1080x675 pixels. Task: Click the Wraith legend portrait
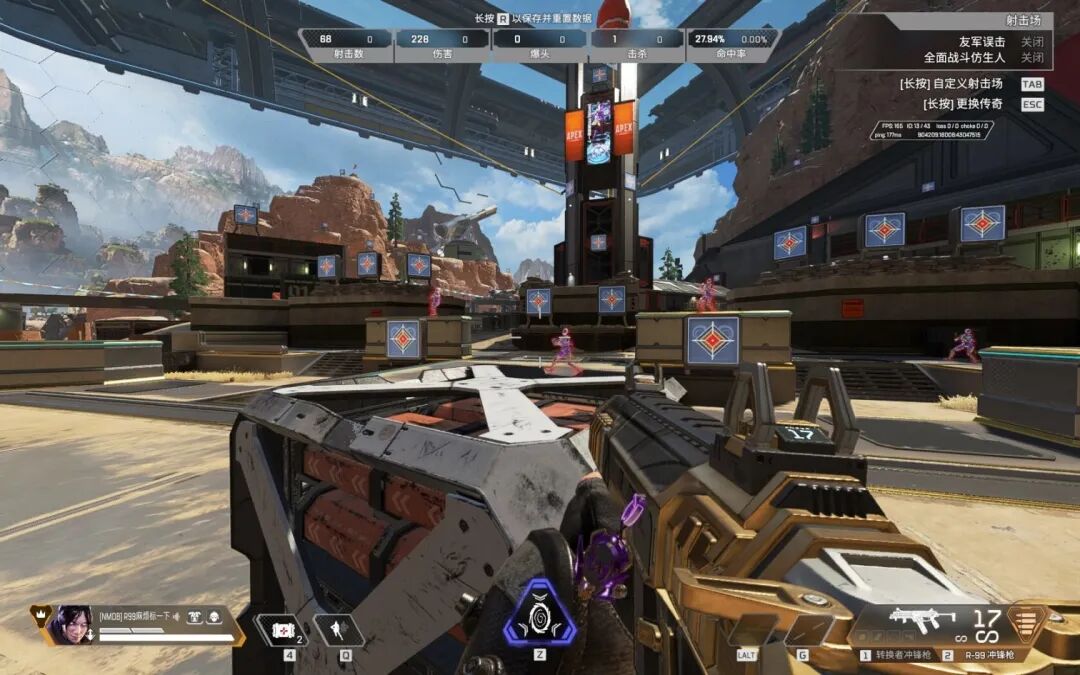click(72, 624)
